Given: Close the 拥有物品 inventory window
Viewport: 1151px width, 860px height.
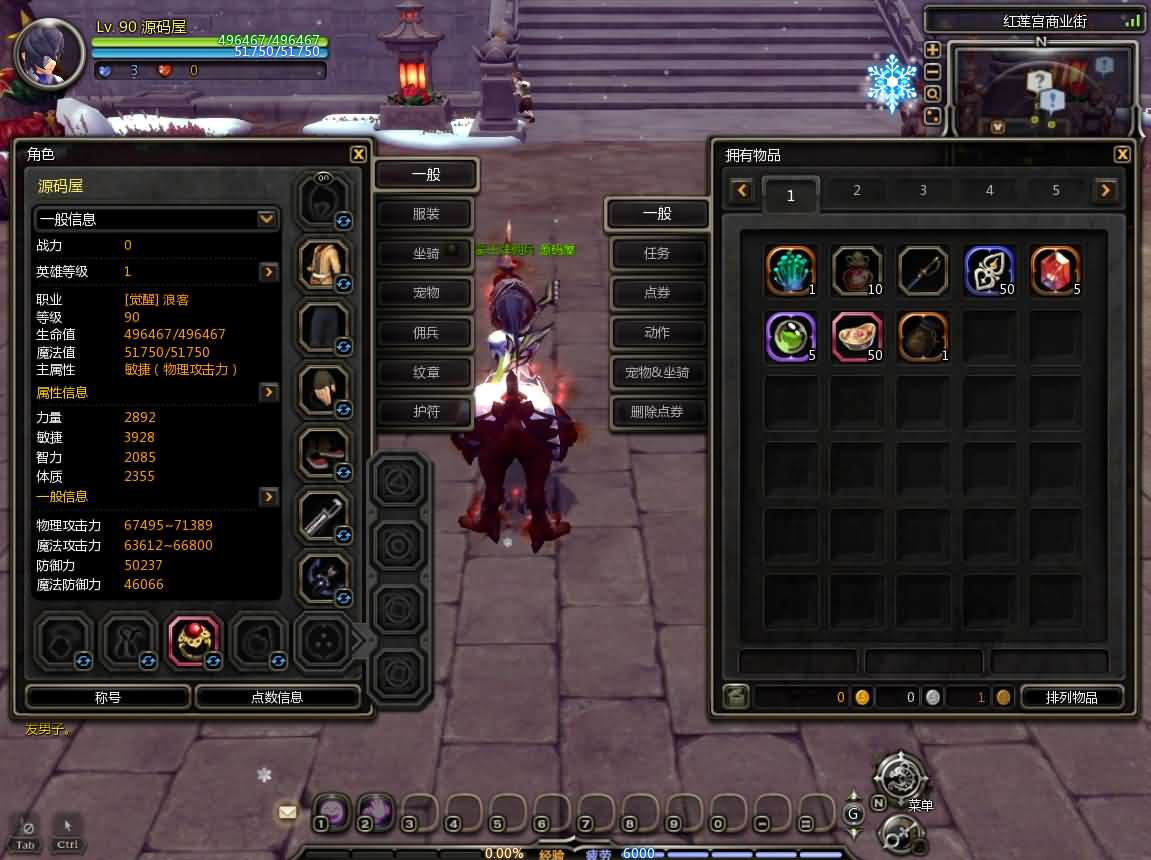Looking at the screenshot, I should point(1122,154).
